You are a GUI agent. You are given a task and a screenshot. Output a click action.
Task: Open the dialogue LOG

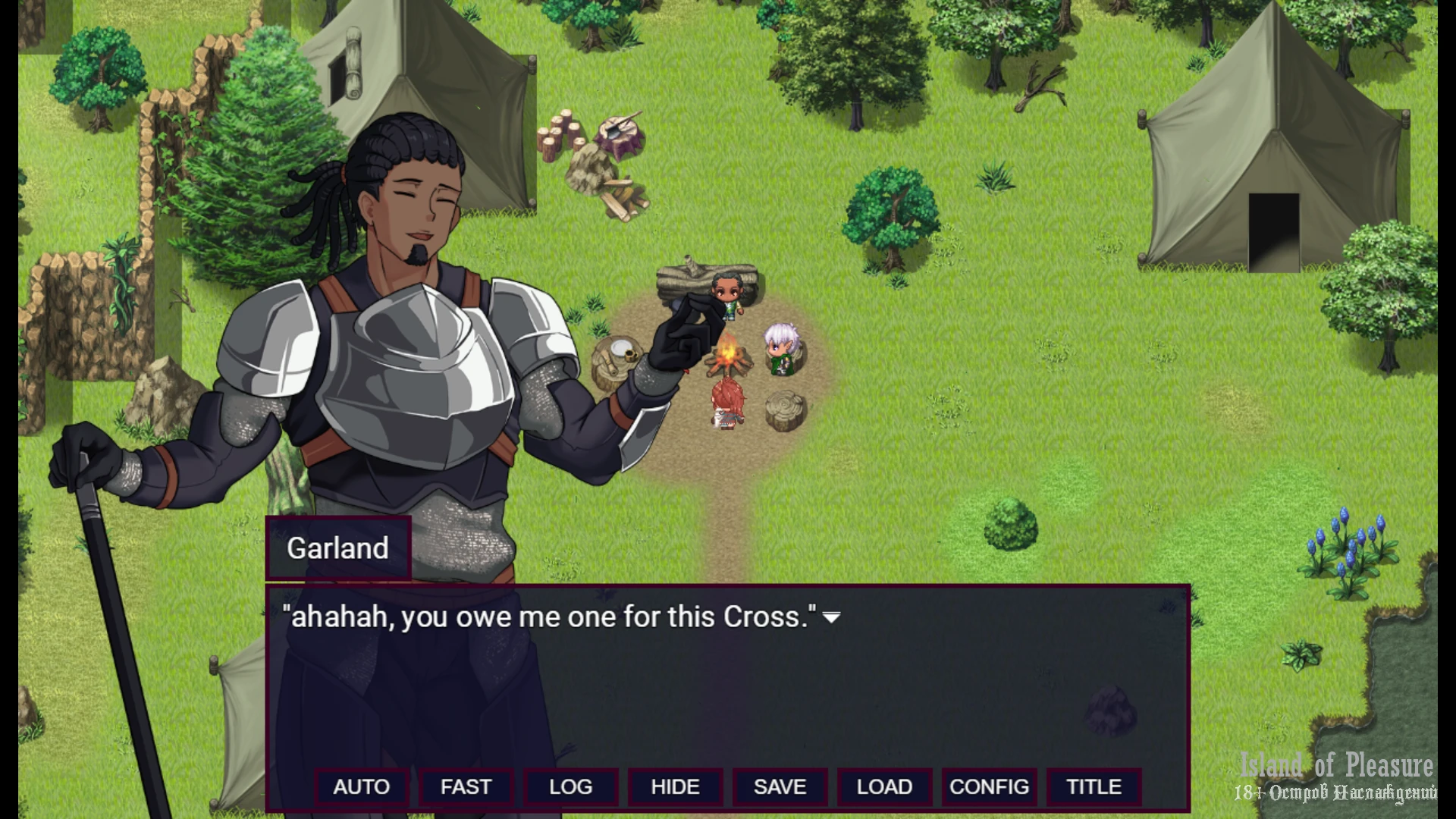pyautogui.click(x=571, y=787)
